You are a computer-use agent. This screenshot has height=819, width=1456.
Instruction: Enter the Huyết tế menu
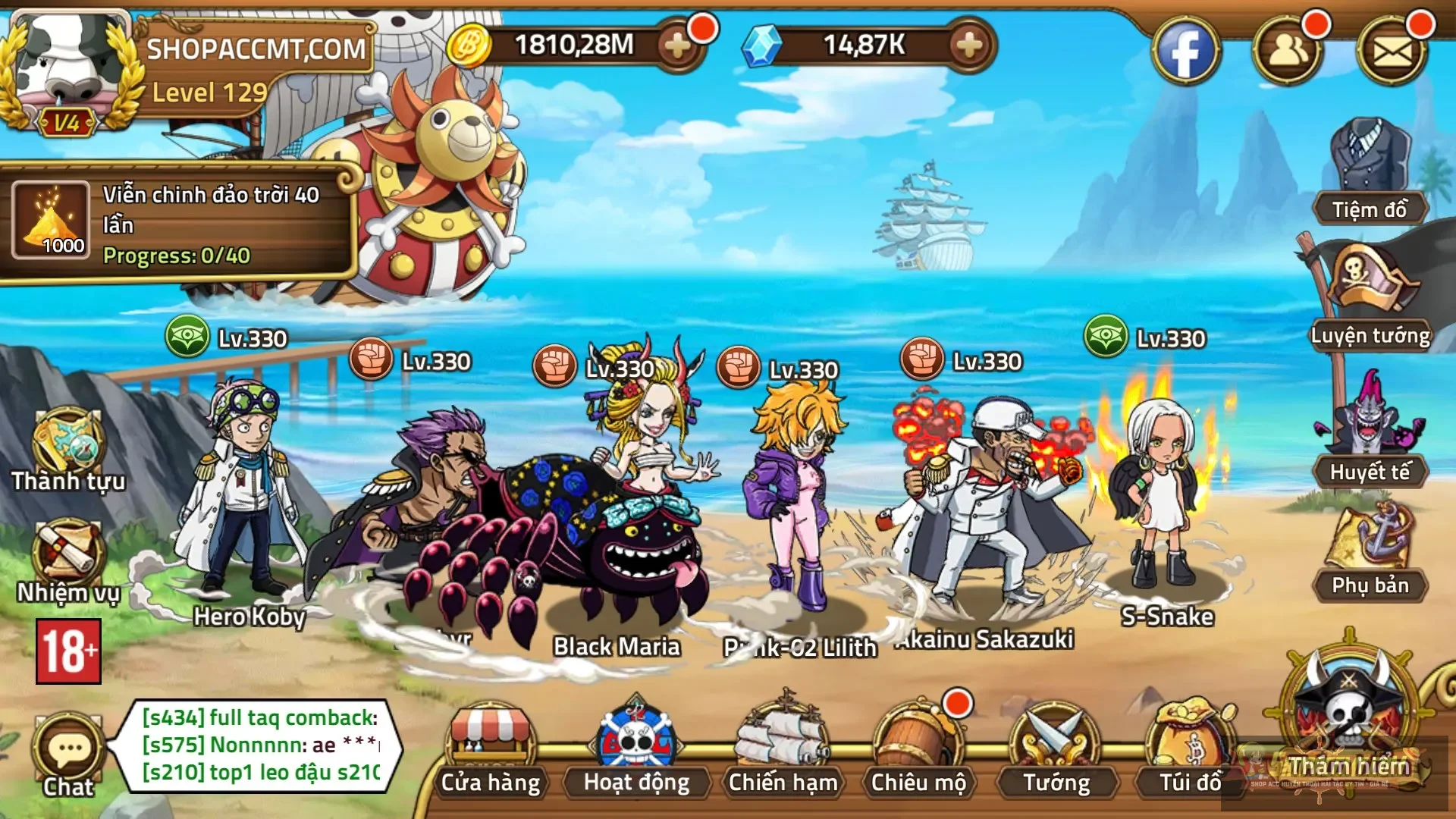point(1370,432)
